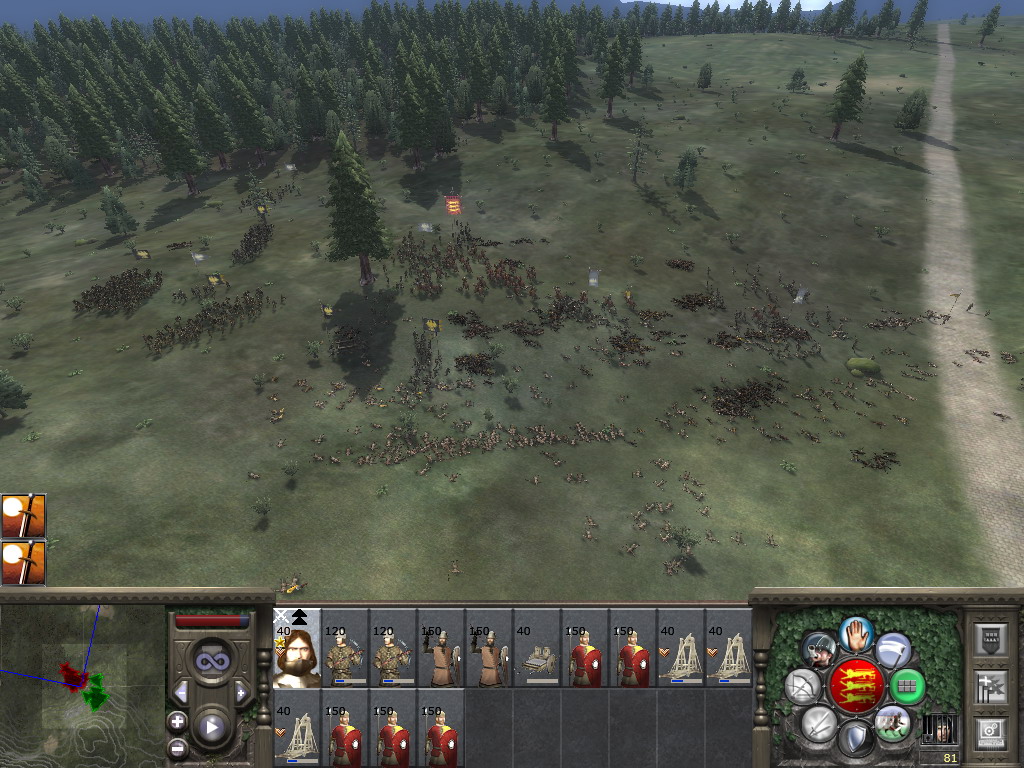The height and width of the screenshot is (768, 1024).
Task: Activate the halt (raised hand) command
Action: click(856, 634)
